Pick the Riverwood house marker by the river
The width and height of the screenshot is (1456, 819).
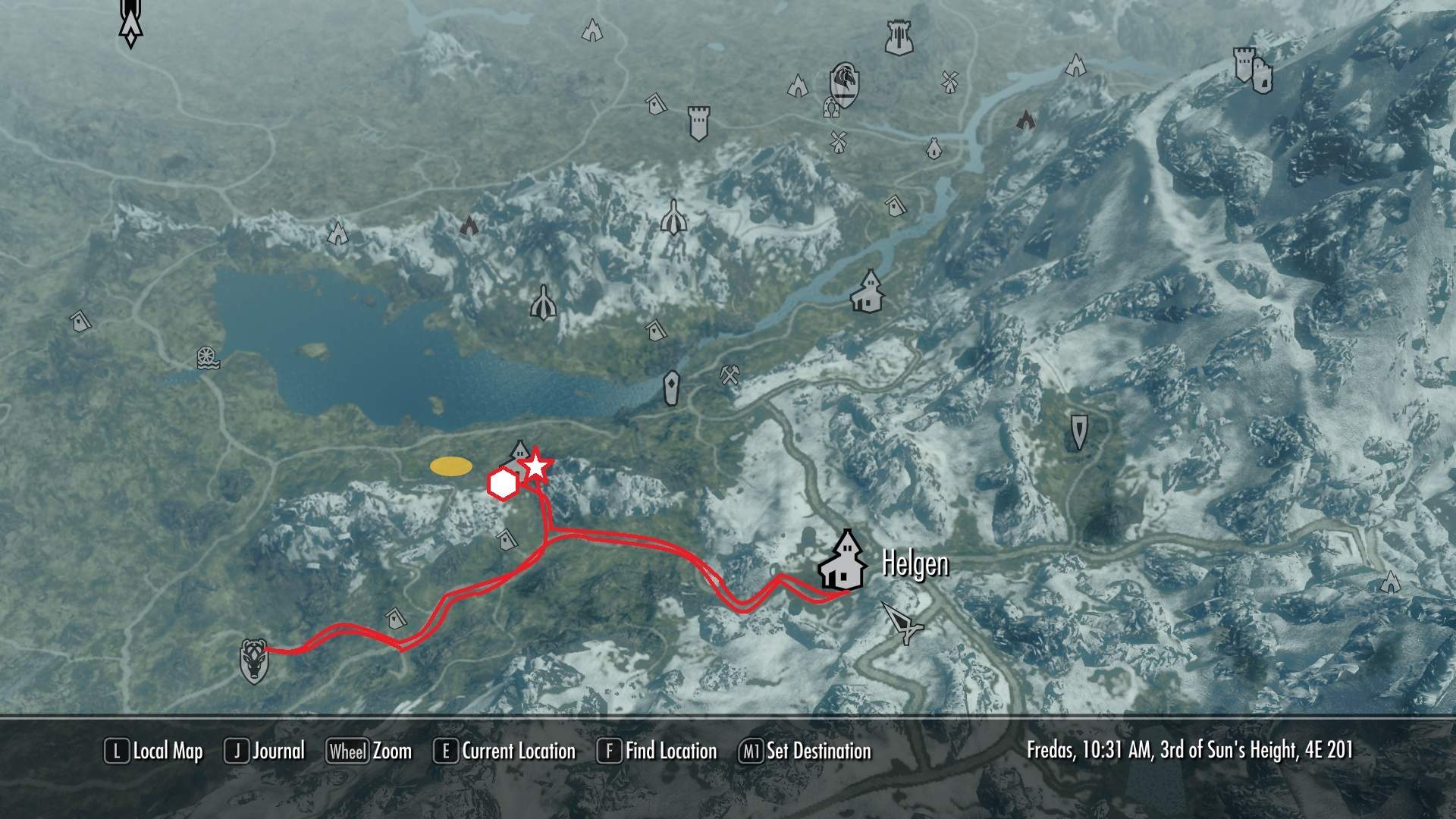tap(868, 292)
